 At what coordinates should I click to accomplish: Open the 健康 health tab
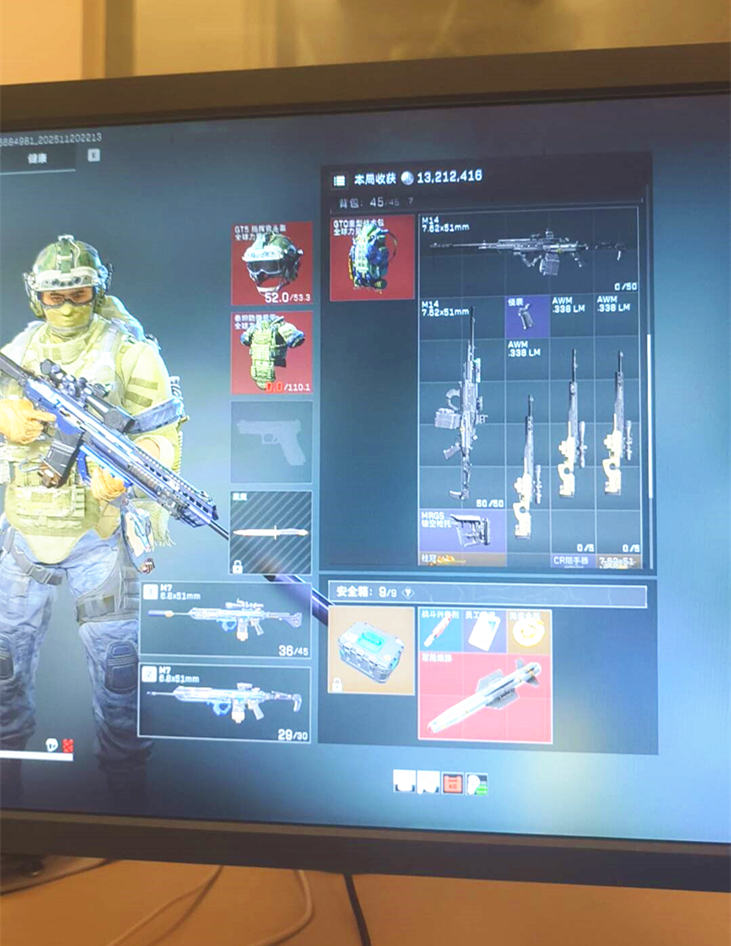pos(37,158)
